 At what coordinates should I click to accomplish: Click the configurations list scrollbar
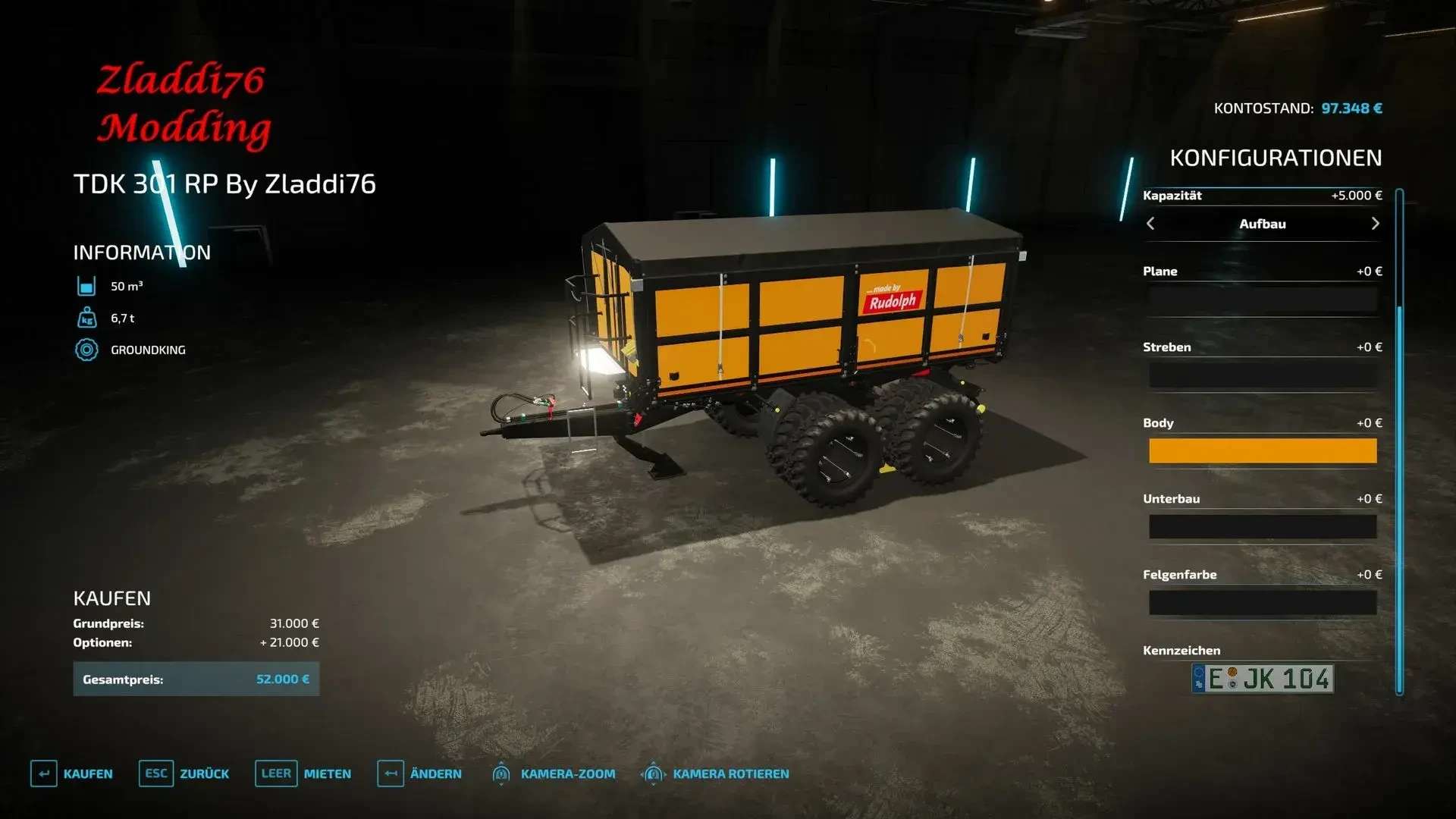click(x=1399, y=440)
